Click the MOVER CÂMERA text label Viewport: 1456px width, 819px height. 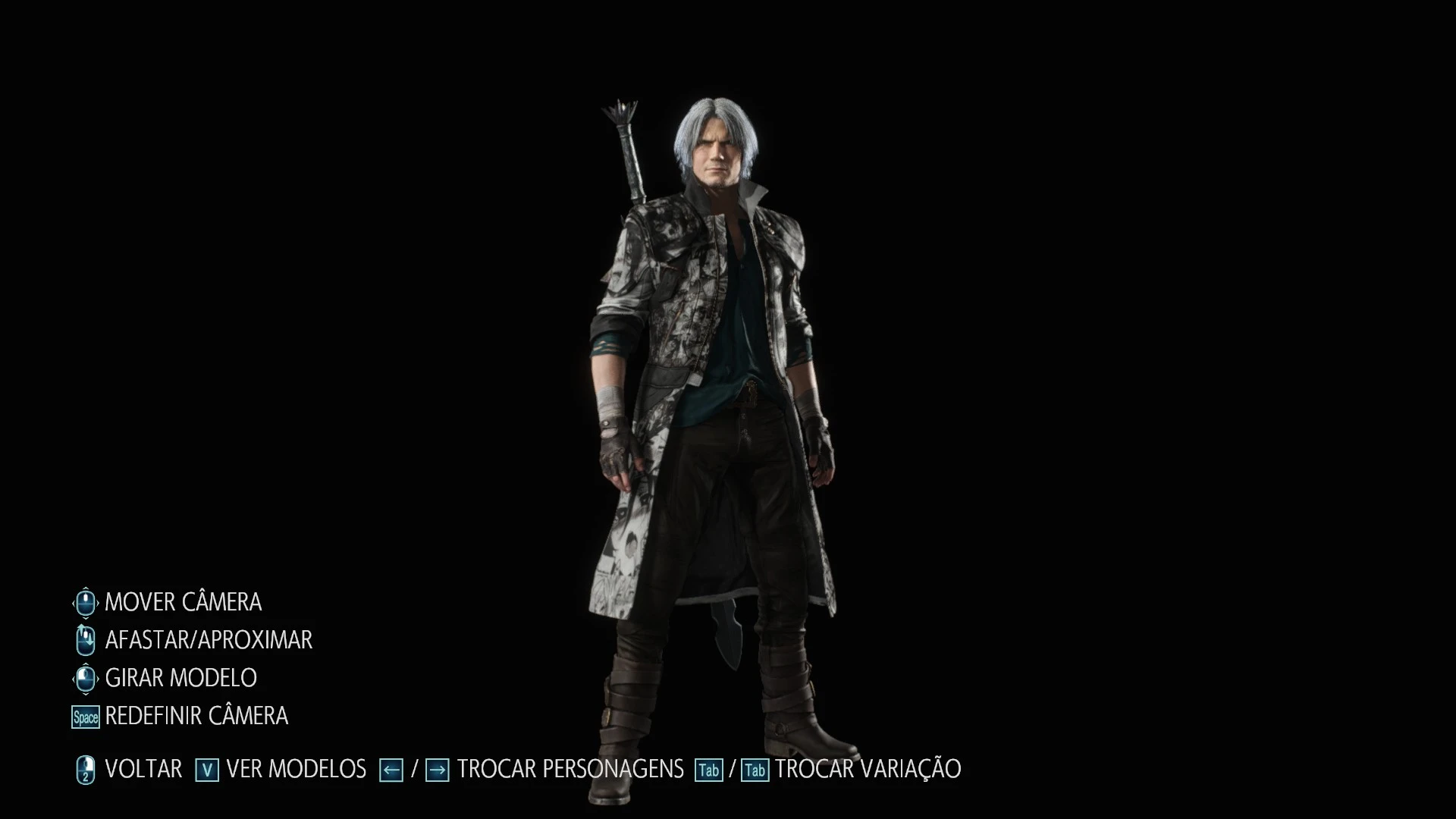(184, 601)
